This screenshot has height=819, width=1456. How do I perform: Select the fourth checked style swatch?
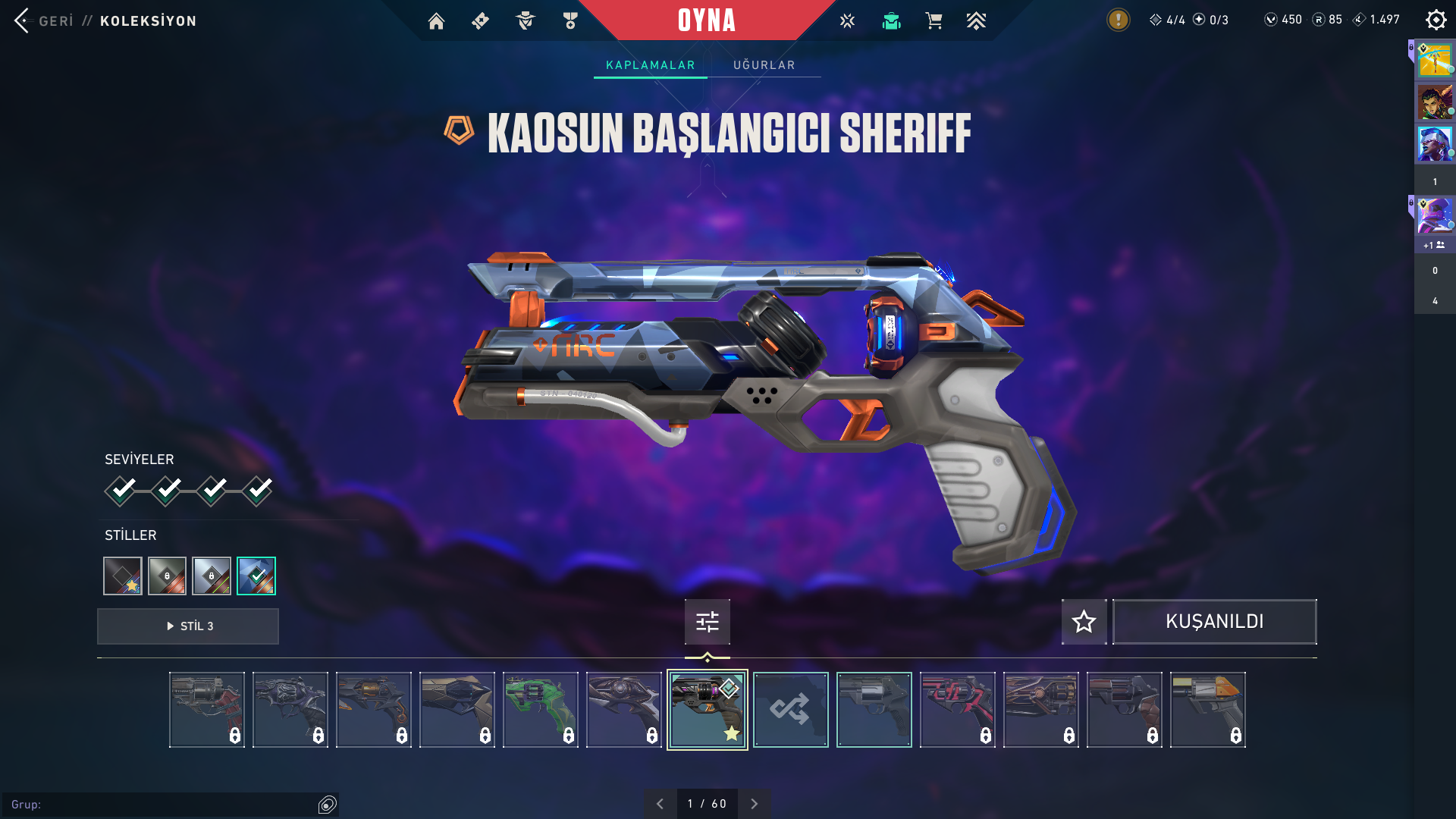point(256,576)
